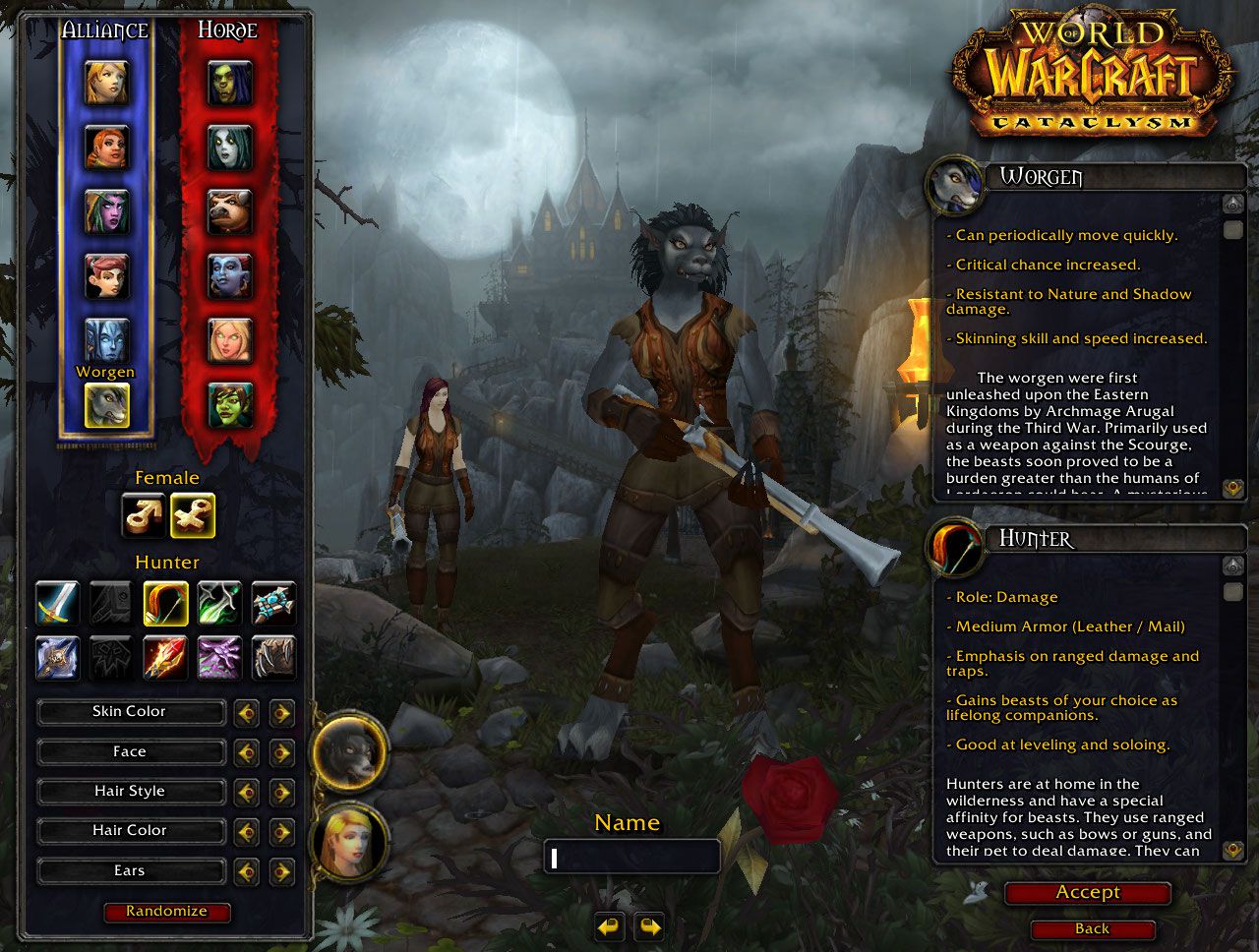This screenshot has width=1259, height=952.
Task: Click scroll-up arrow on Worgen description panel
Action: [1231, 204]
